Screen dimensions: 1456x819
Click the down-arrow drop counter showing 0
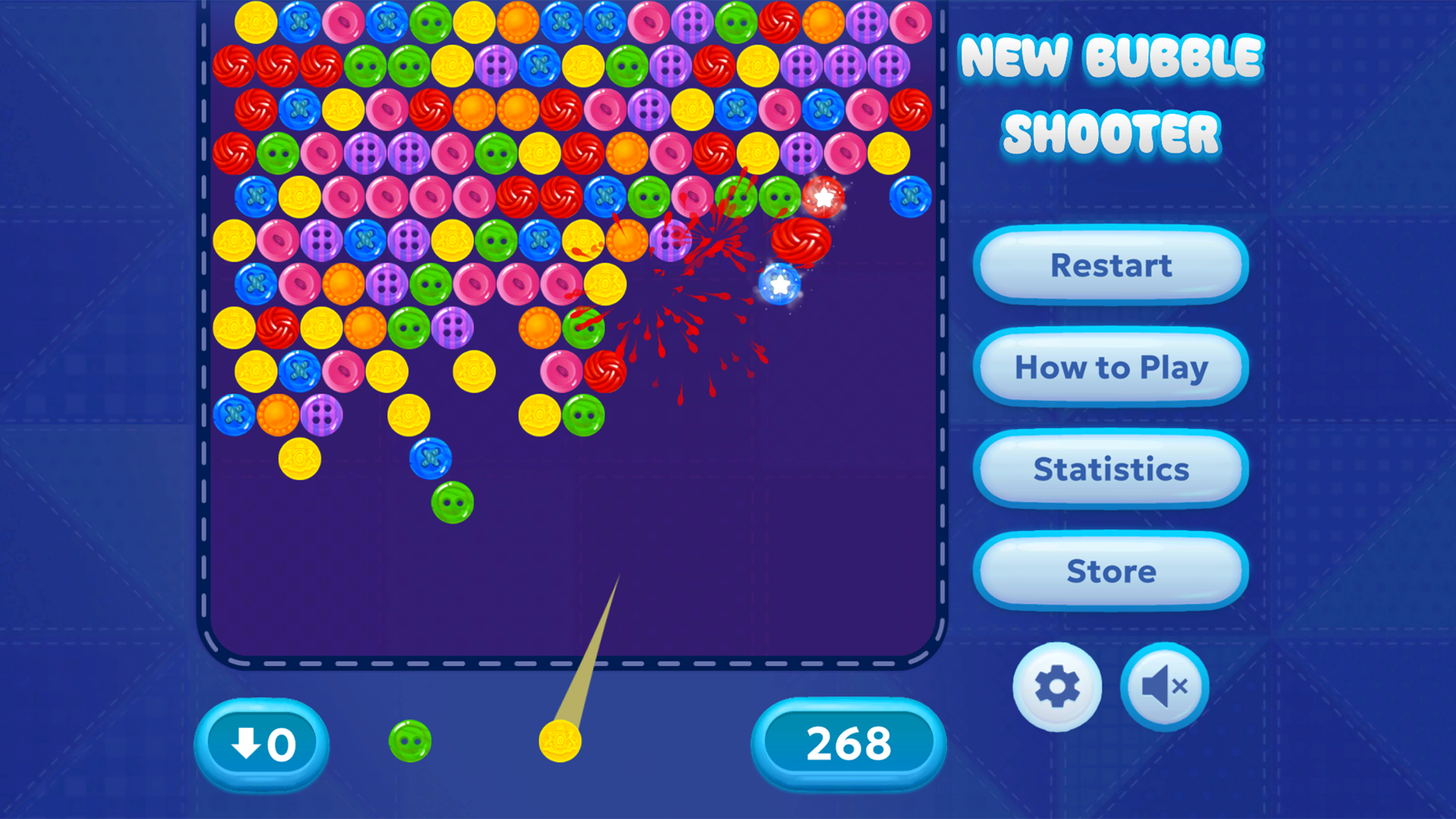[x=262, y=744]
